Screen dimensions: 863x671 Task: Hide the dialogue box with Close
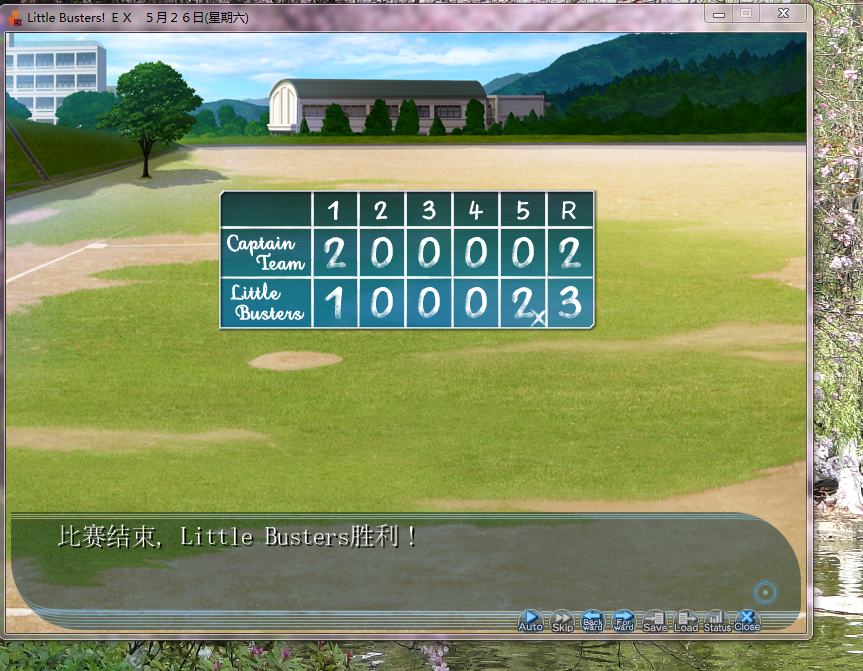coord(747,621)
